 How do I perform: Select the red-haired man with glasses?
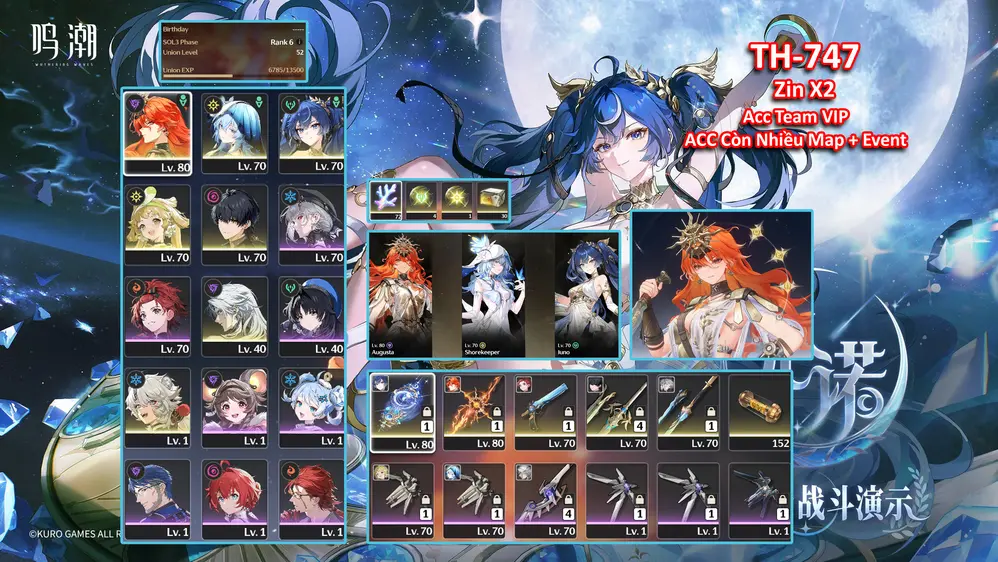[x=311, y=498]
